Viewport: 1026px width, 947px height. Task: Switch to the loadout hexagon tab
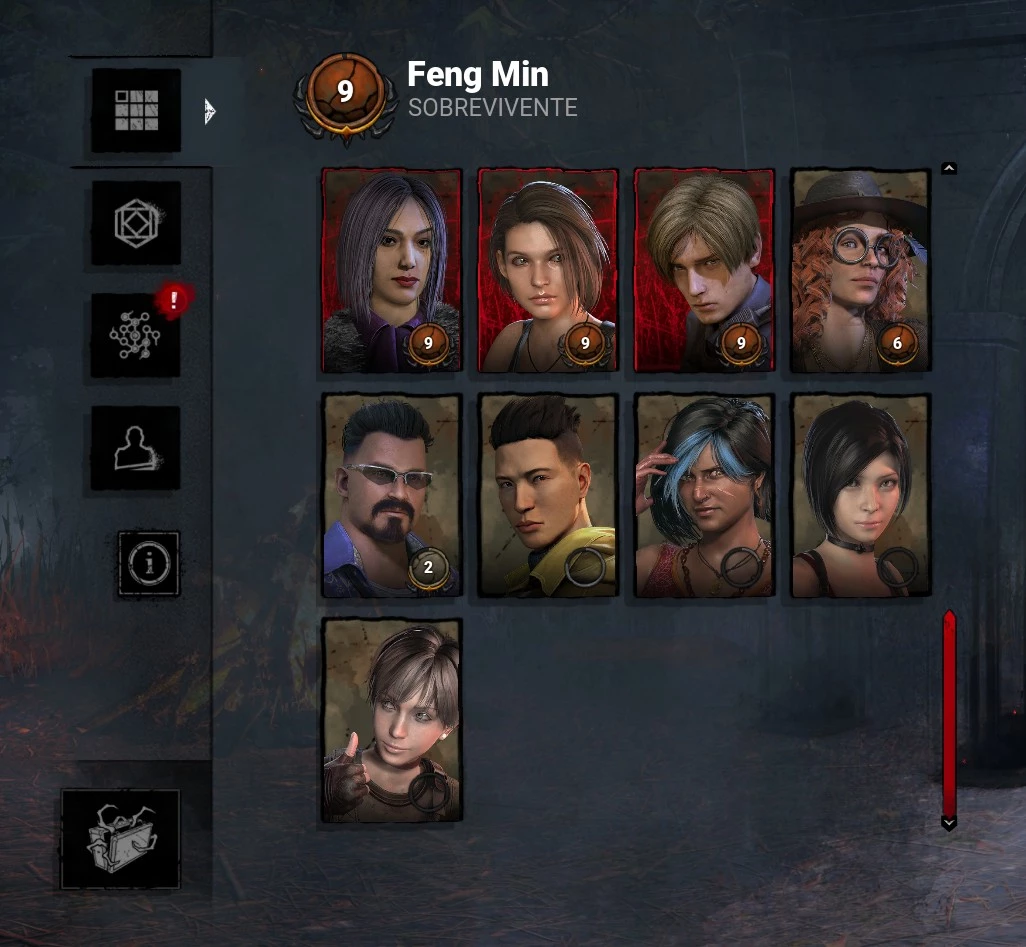(x=136, y=223)
